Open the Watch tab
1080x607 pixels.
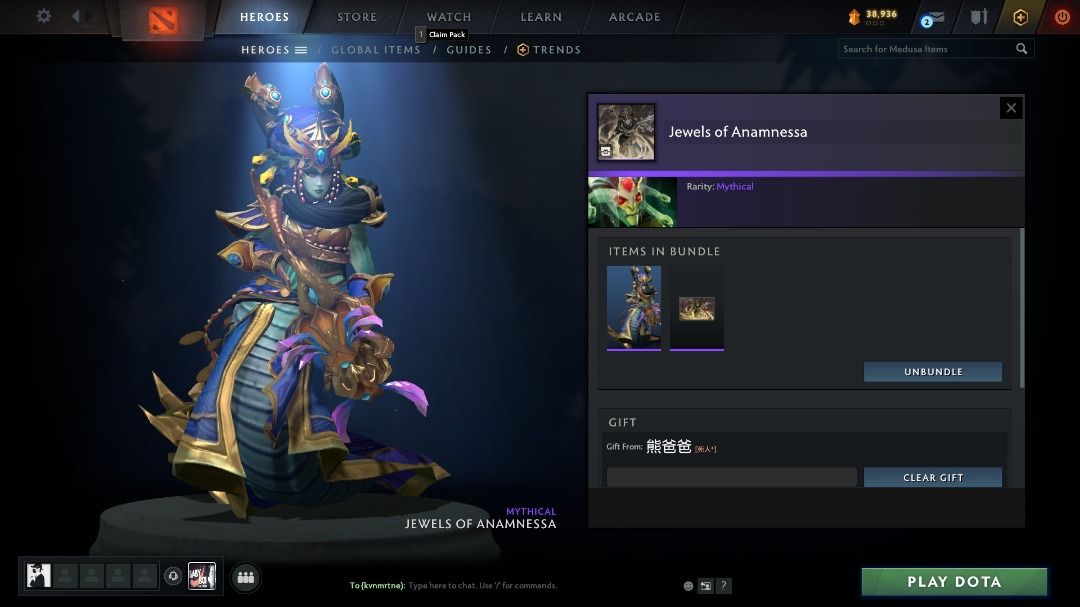[449, 17]
